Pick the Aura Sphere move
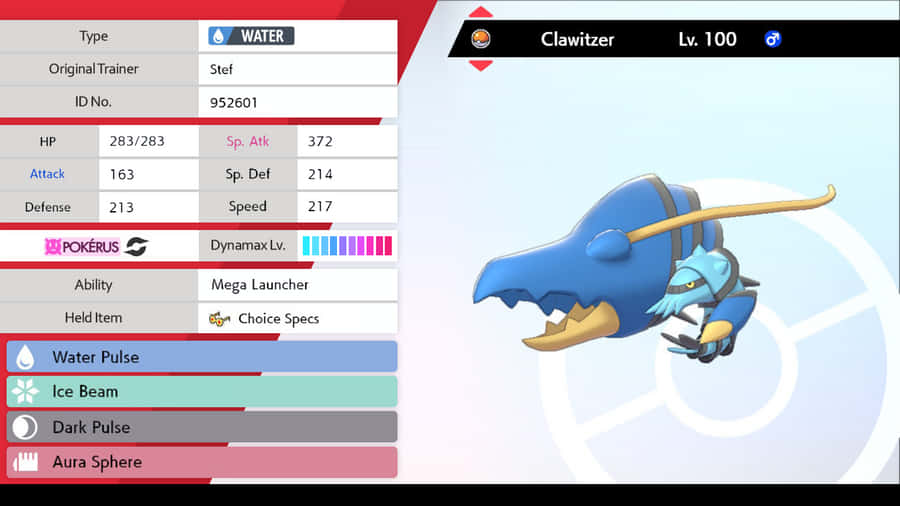The width and height of the screenshot is (900, 506). pyautogui.click(x=202, y=462)
